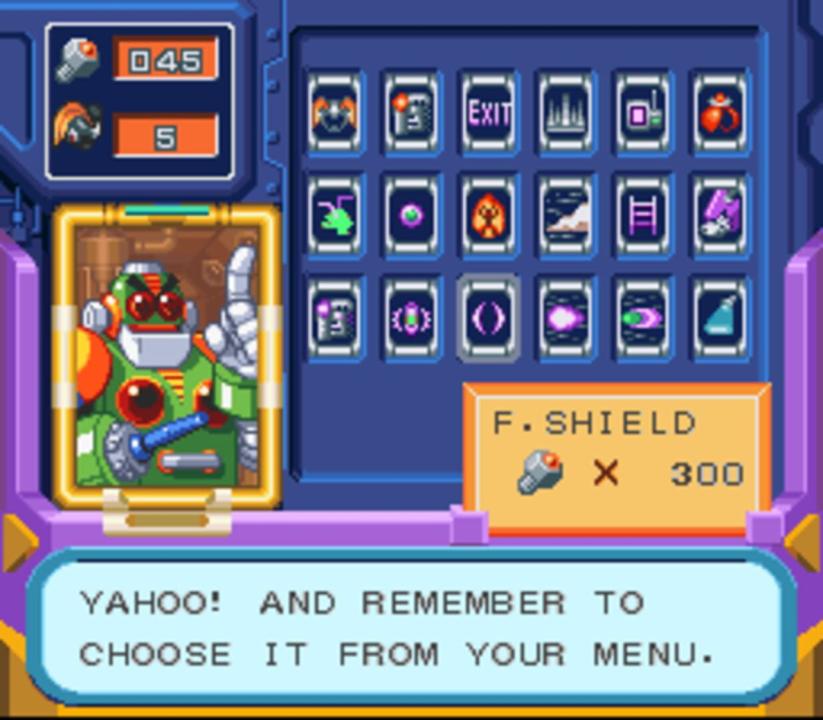Image resolution: width=823 pixels, height=720 pixels.
Task: Advance the shopkeeper's YAHOO dialogue box
Action: point(411,628)
